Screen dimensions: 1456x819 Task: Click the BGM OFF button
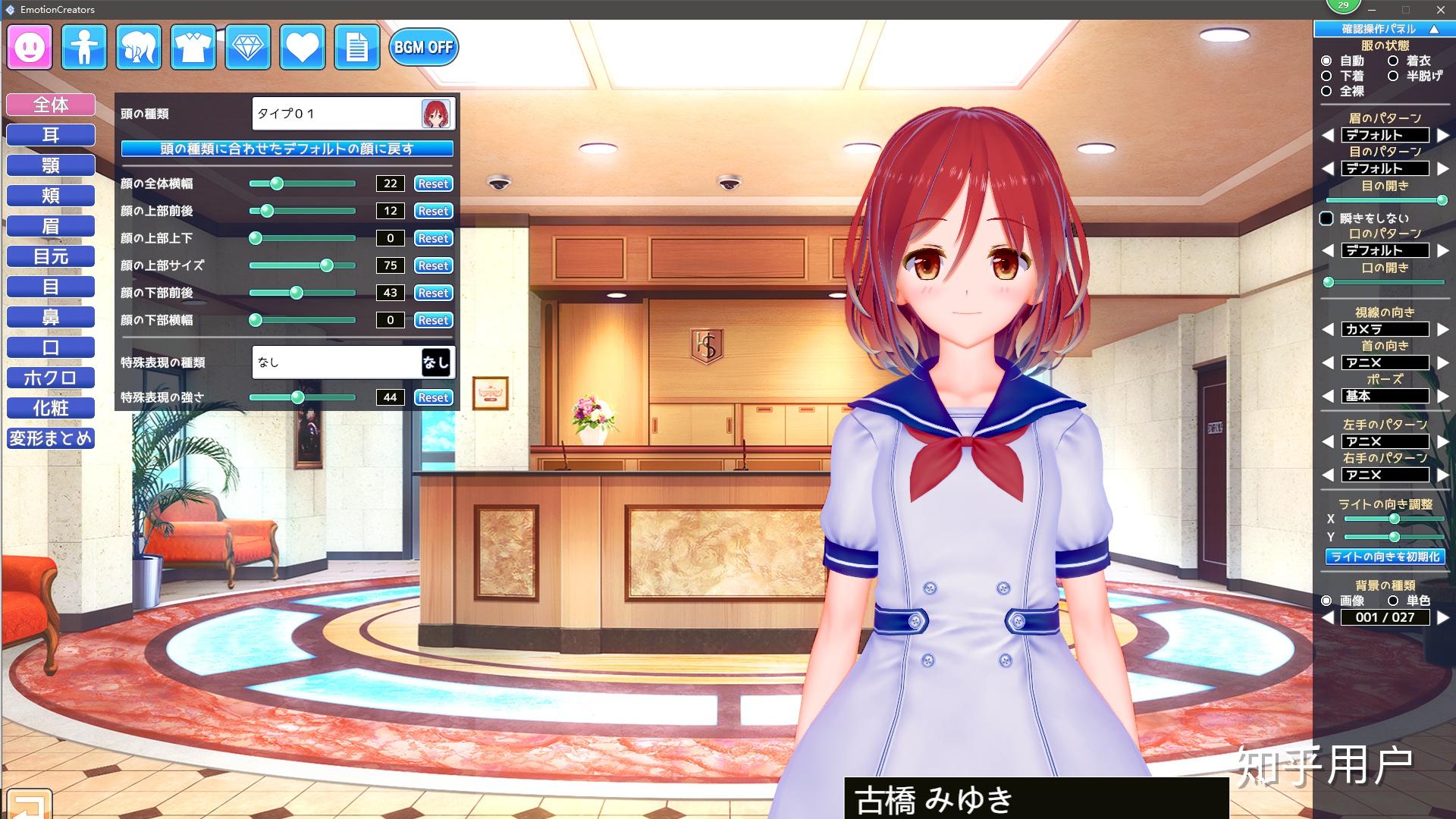[422, 47]
